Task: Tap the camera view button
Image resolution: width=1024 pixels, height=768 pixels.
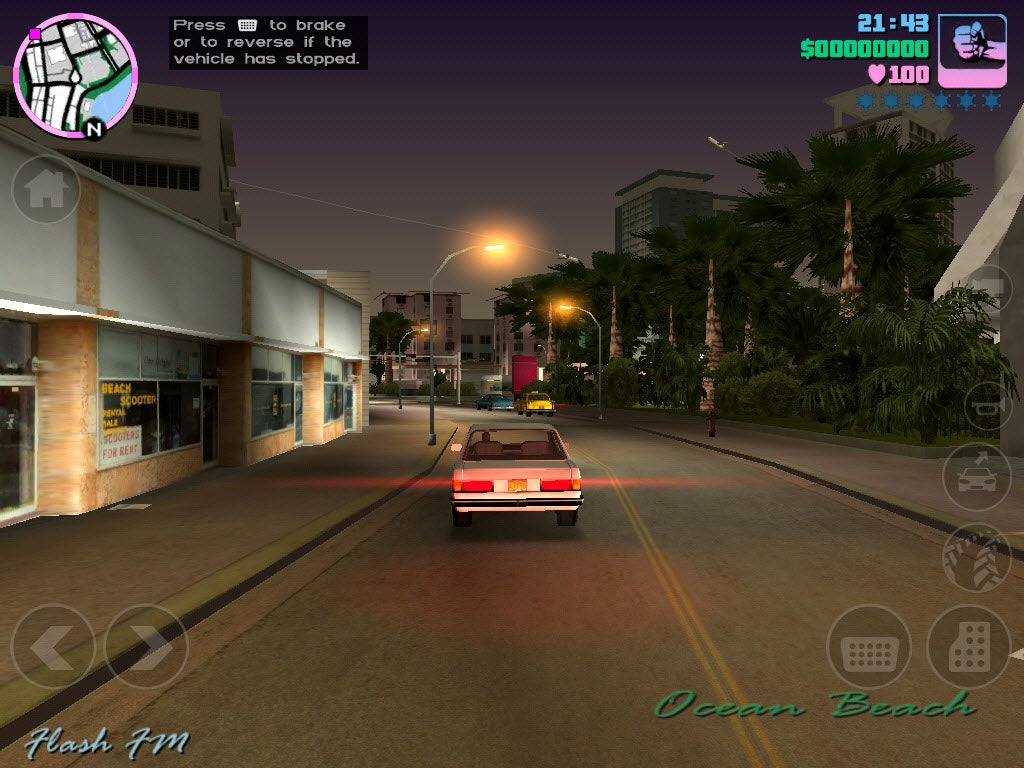Action: click(992, 290)
